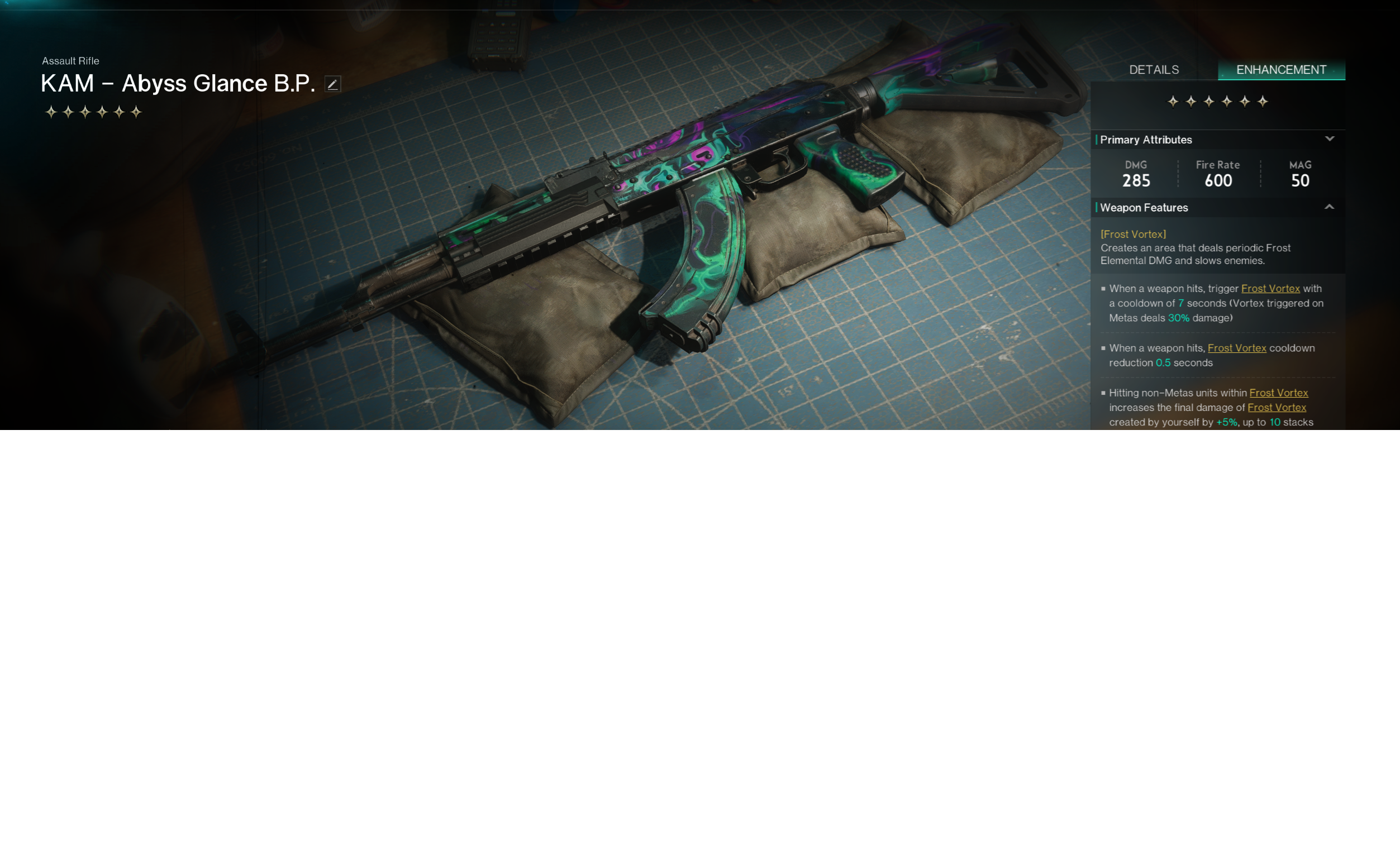Switch to the DETAILS tab
The height and width of the screenshot is (860, 1400).
(1153, 70)
